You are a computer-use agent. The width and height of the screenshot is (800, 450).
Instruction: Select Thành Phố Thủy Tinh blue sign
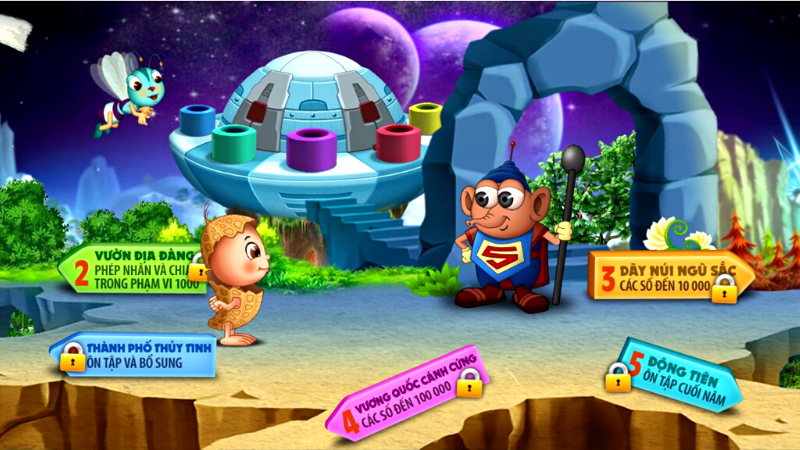[x=135, y=354]
